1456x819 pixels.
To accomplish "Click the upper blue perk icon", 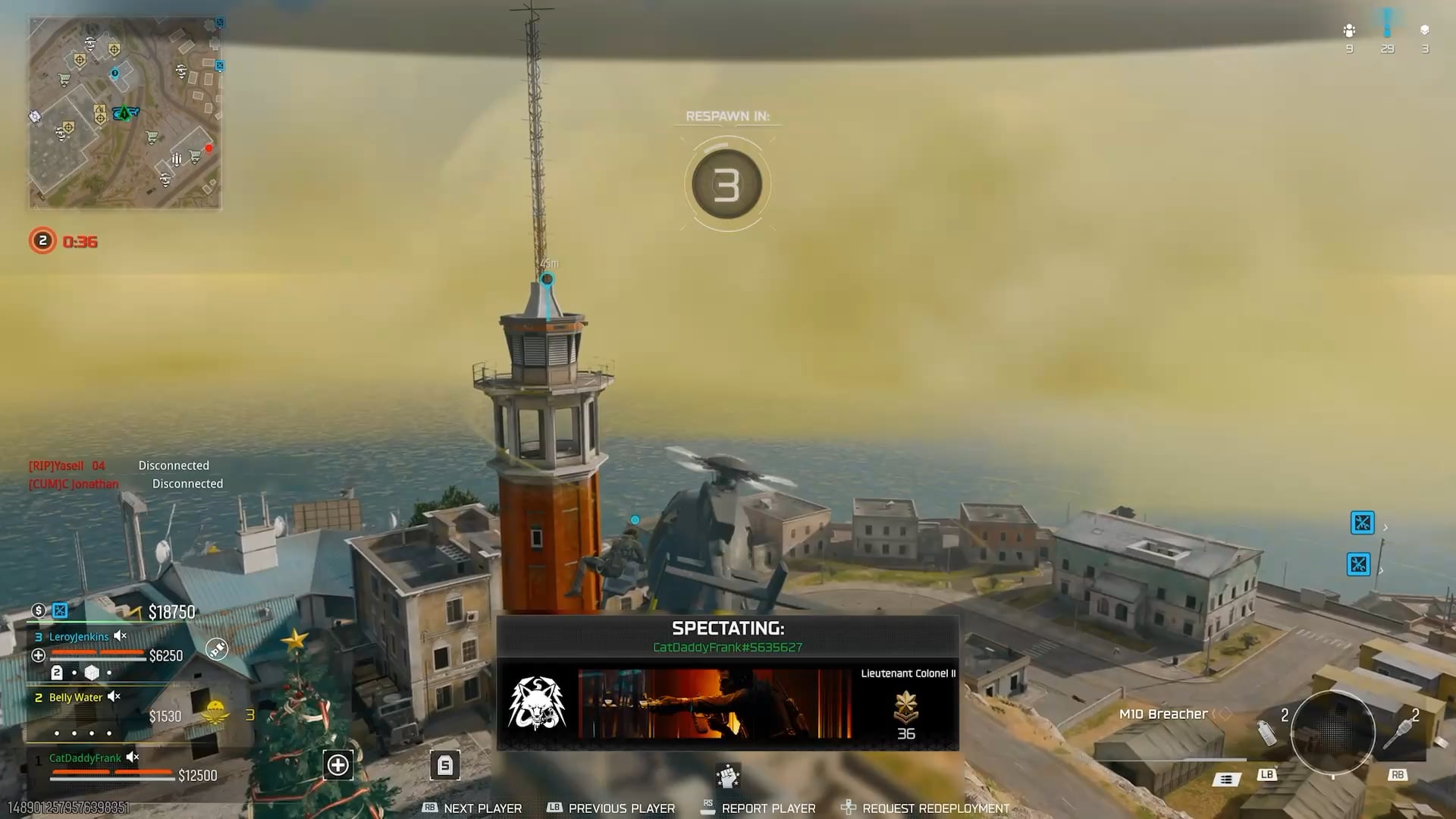I will coord(1363,523).
